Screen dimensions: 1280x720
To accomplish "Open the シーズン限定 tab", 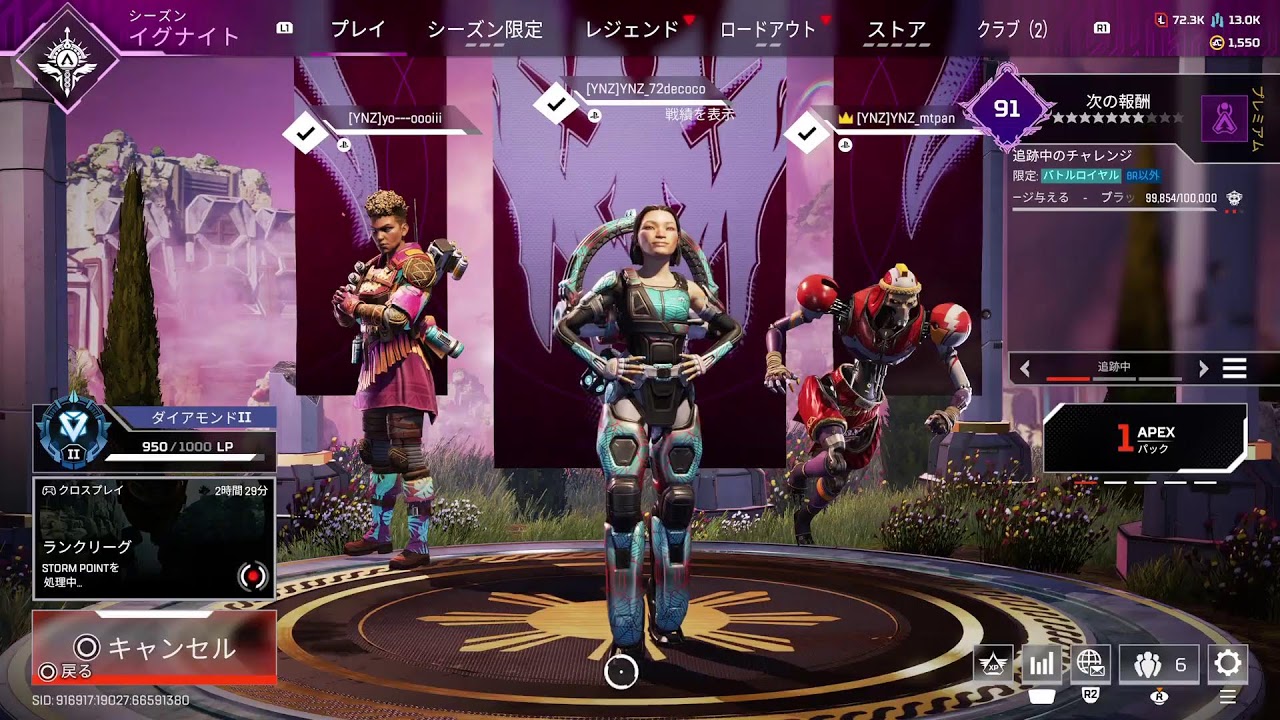I will [485, 30].
